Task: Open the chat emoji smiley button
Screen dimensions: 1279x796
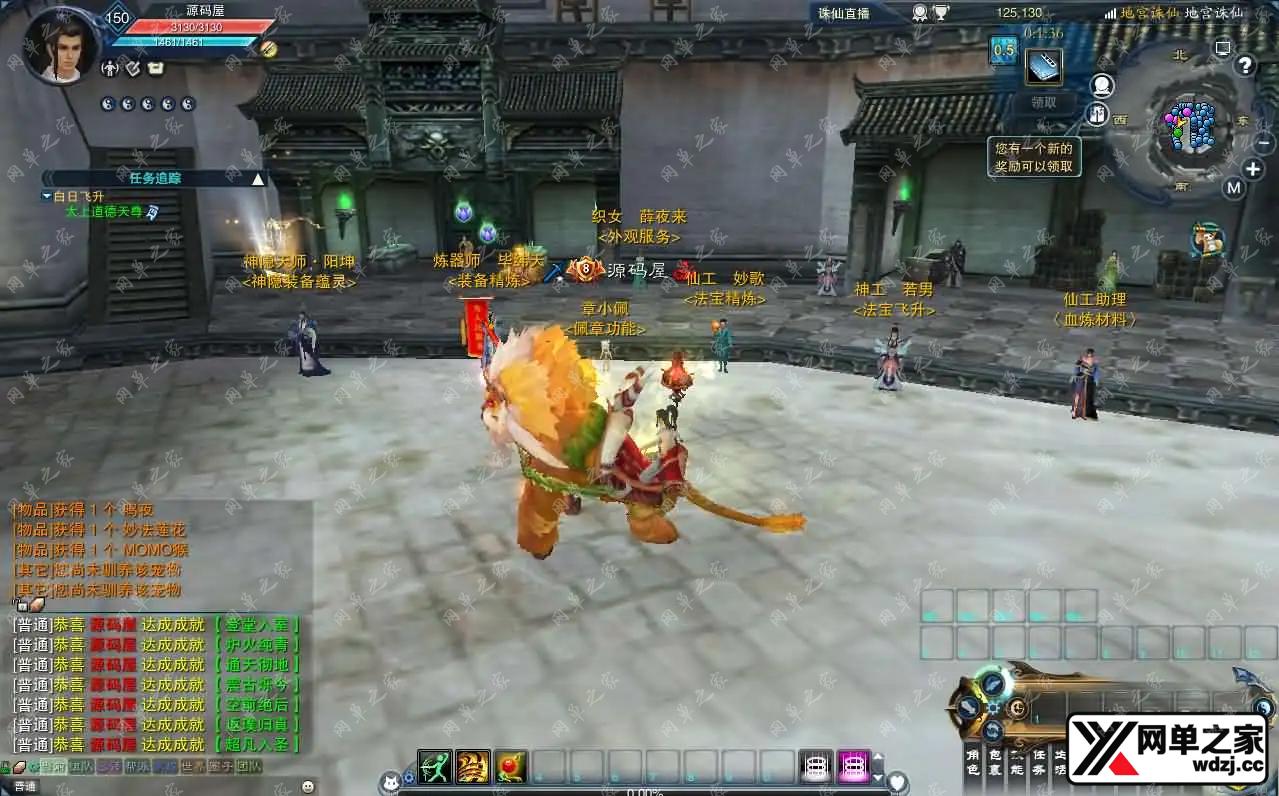Action: (x=308, y=786)
